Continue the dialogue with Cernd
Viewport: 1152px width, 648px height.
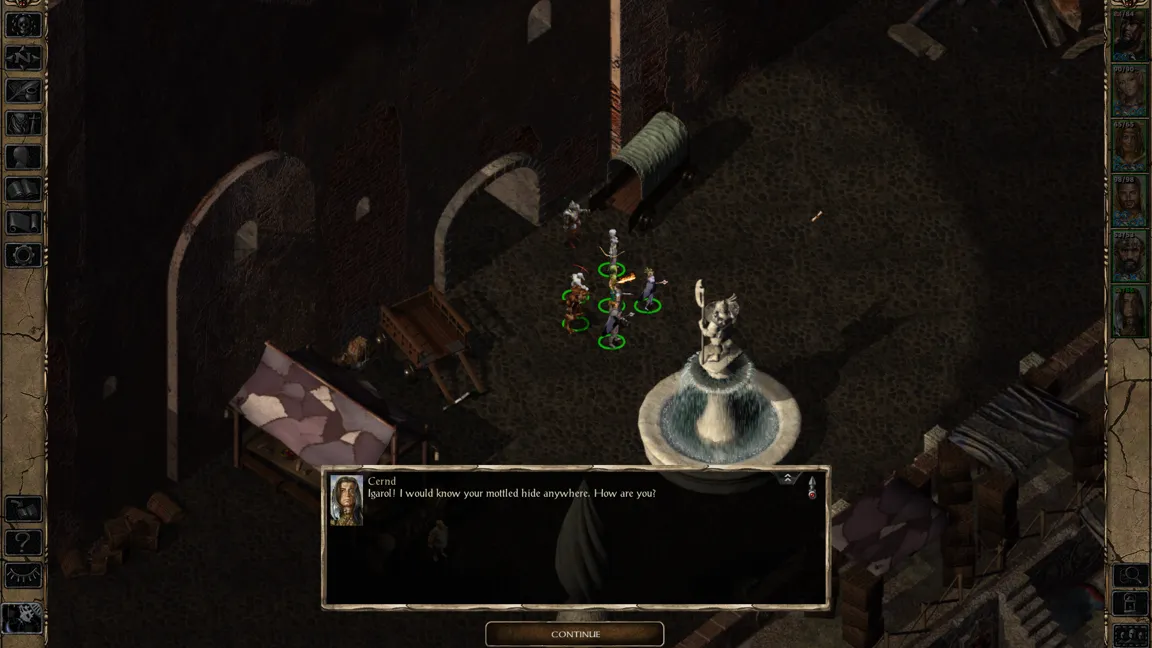click(575, 634)
